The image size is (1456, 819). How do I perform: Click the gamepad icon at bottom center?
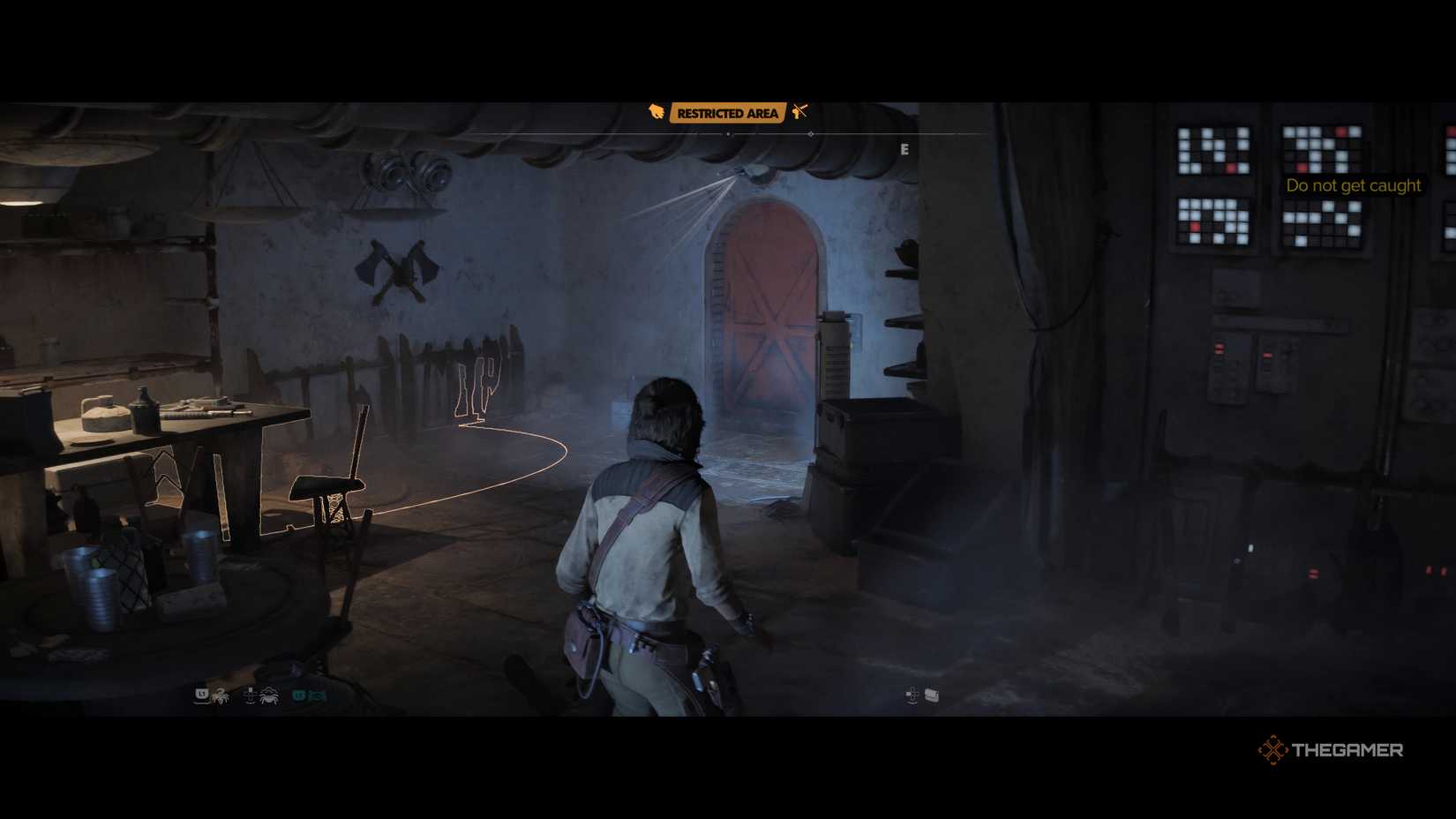pyautogui.click(x=912, y=696)
